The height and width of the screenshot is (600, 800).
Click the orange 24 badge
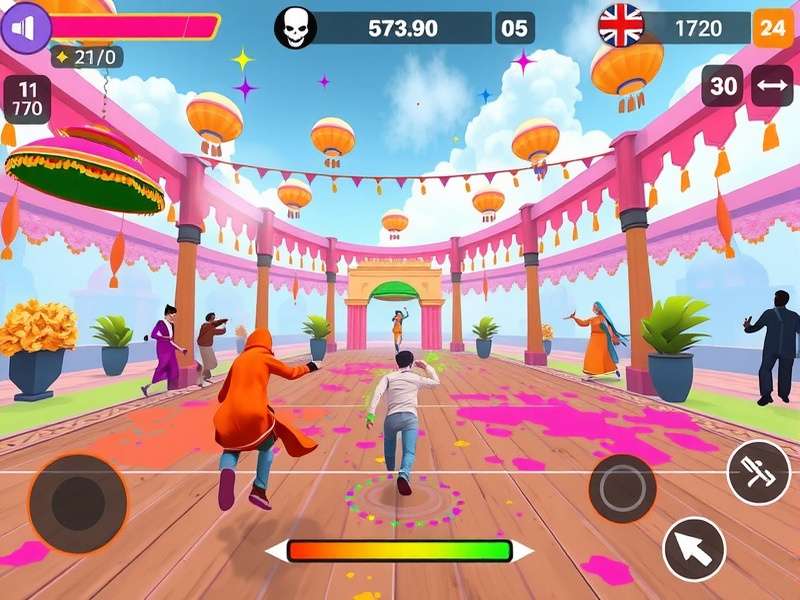[x=772, y=28]
